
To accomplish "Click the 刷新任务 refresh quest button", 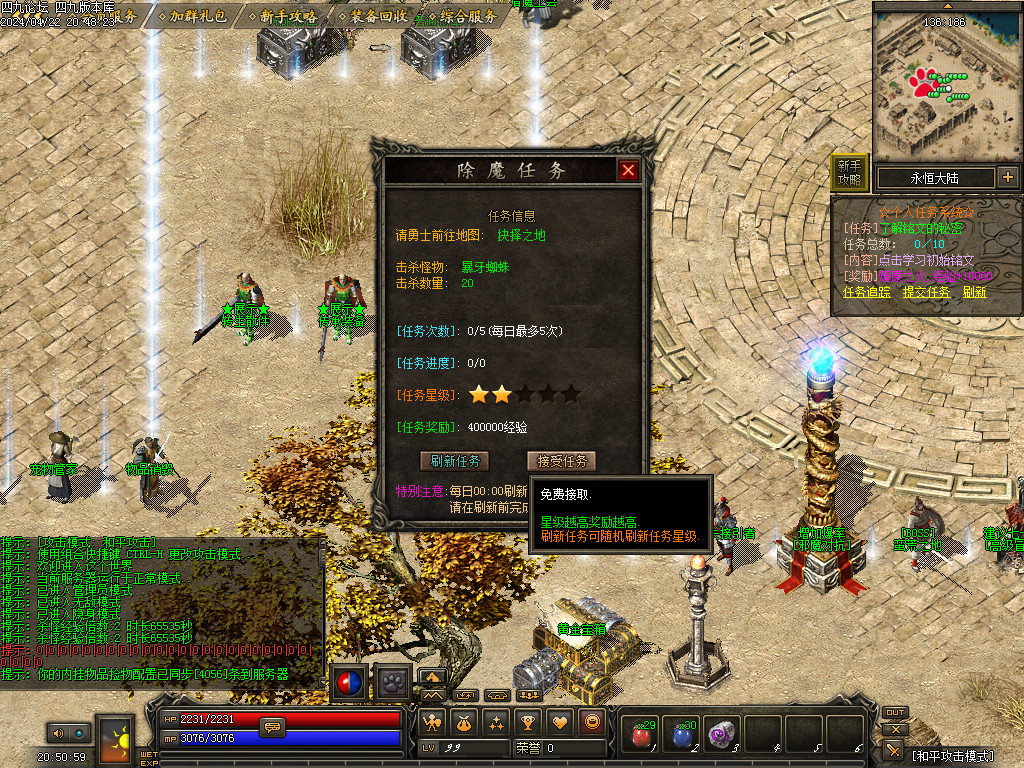I will (x=455, y=461).
